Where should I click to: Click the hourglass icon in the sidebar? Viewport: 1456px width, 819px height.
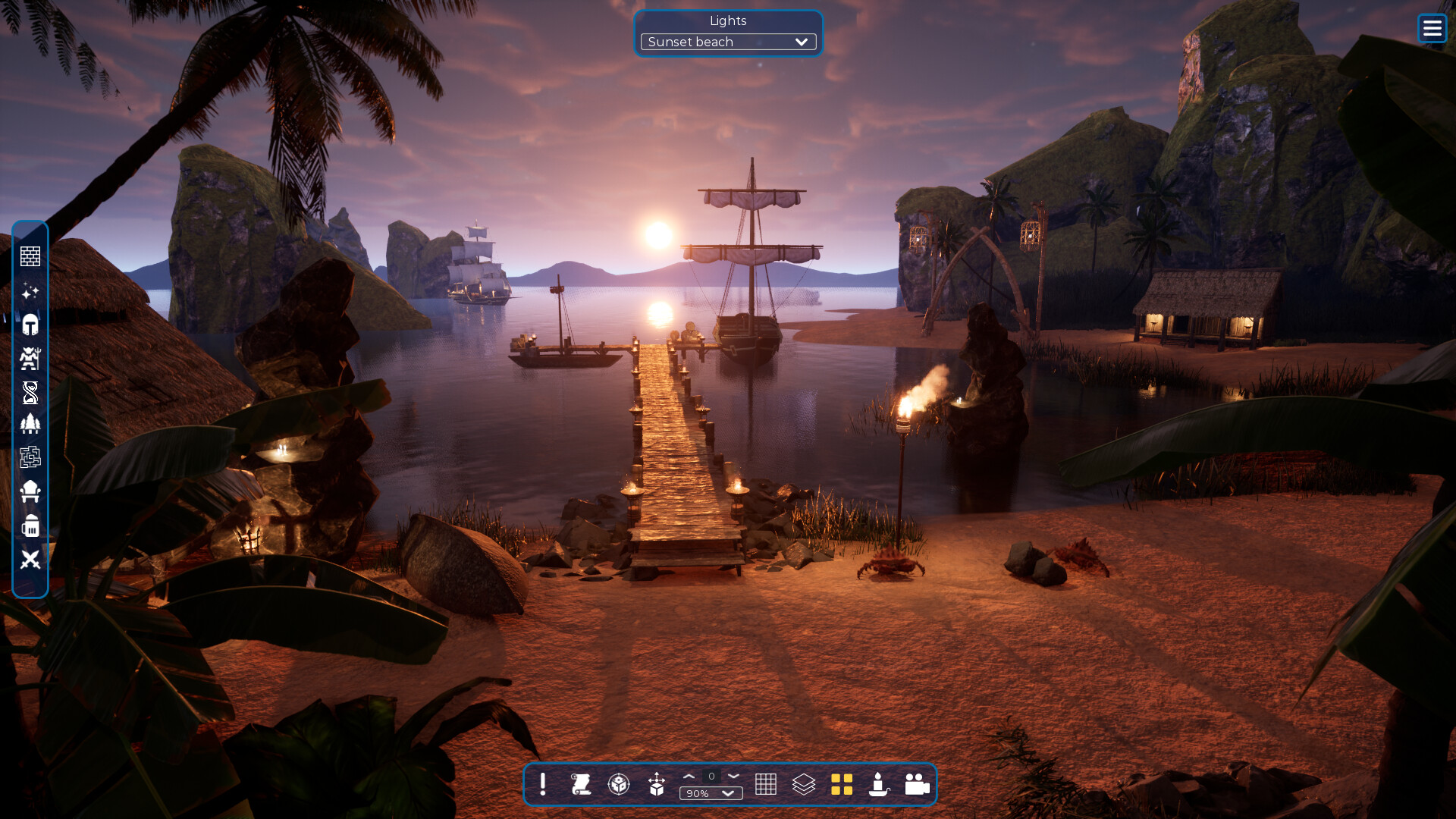(x=30, y=392)
